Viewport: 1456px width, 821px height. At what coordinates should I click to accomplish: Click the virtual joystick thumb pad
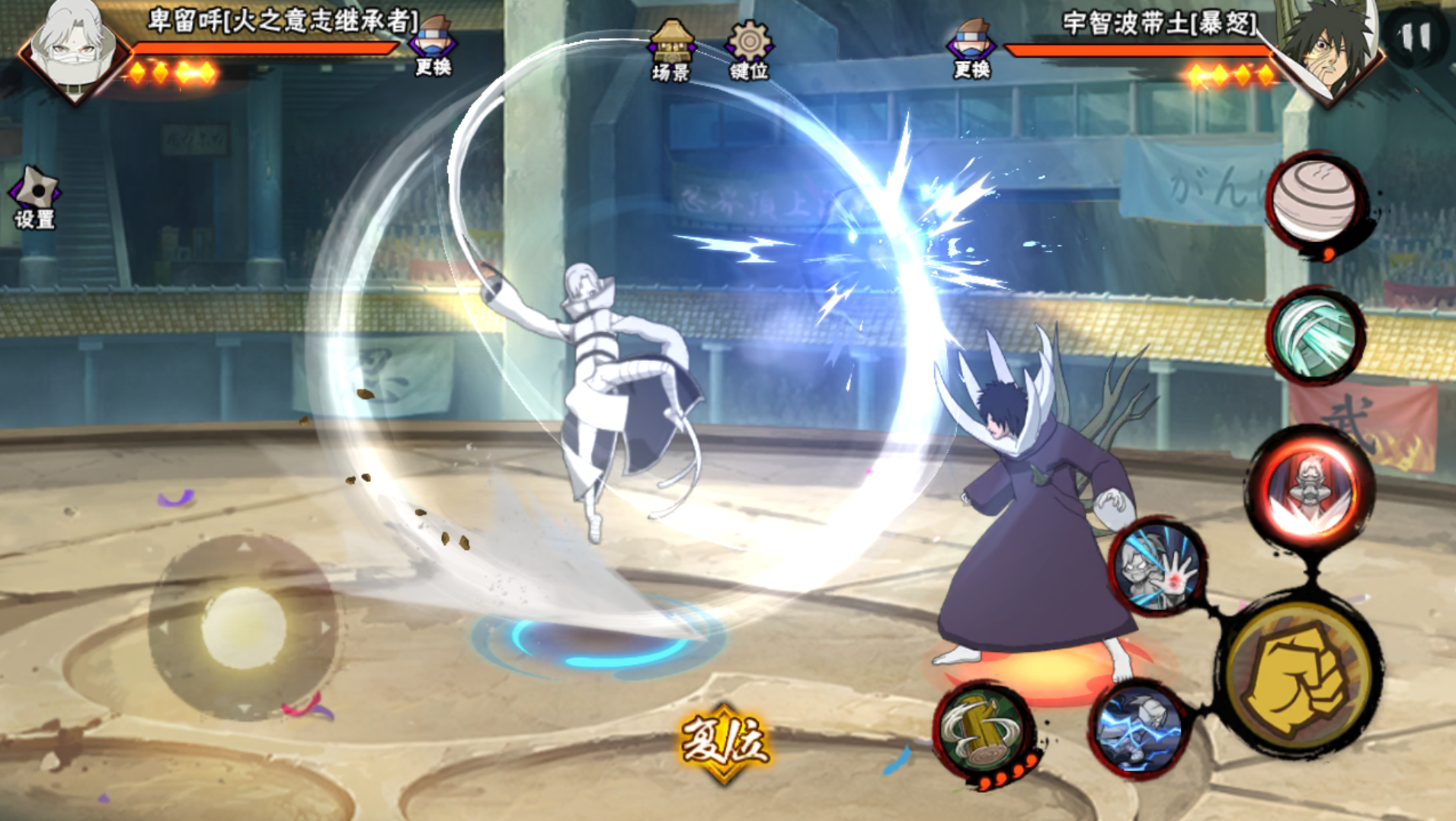tap(243, 627)
